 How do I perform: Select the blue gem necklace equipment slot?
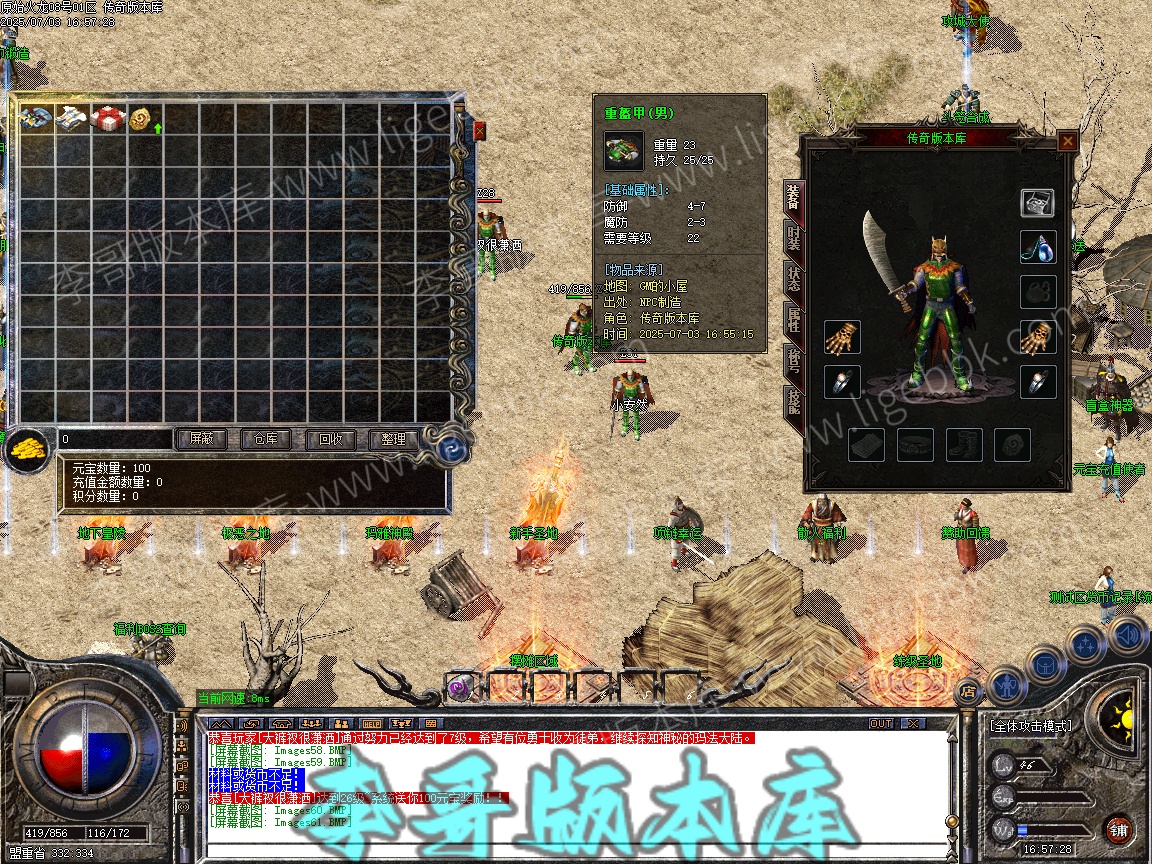click(x=1038, y=247)
